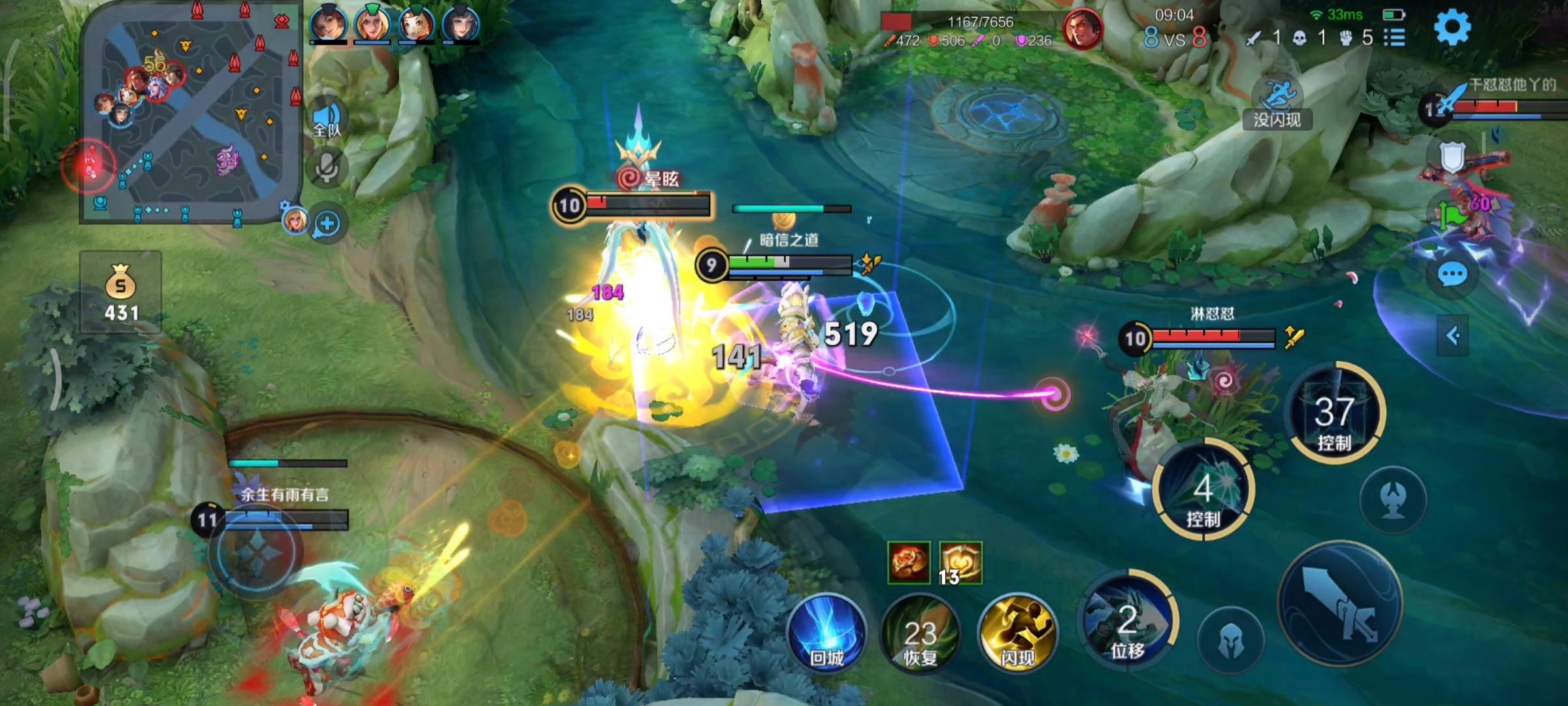Toggle the 全队 team voice speaker

[328, 118]
